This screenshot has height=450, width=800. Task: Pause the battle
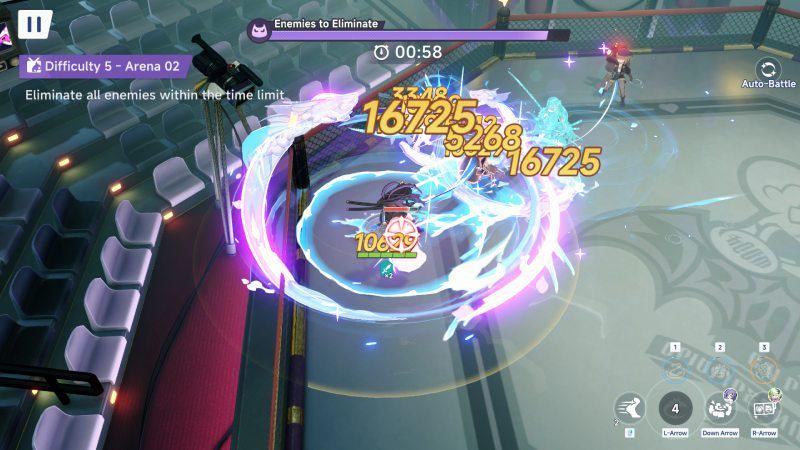pos(34,23)
